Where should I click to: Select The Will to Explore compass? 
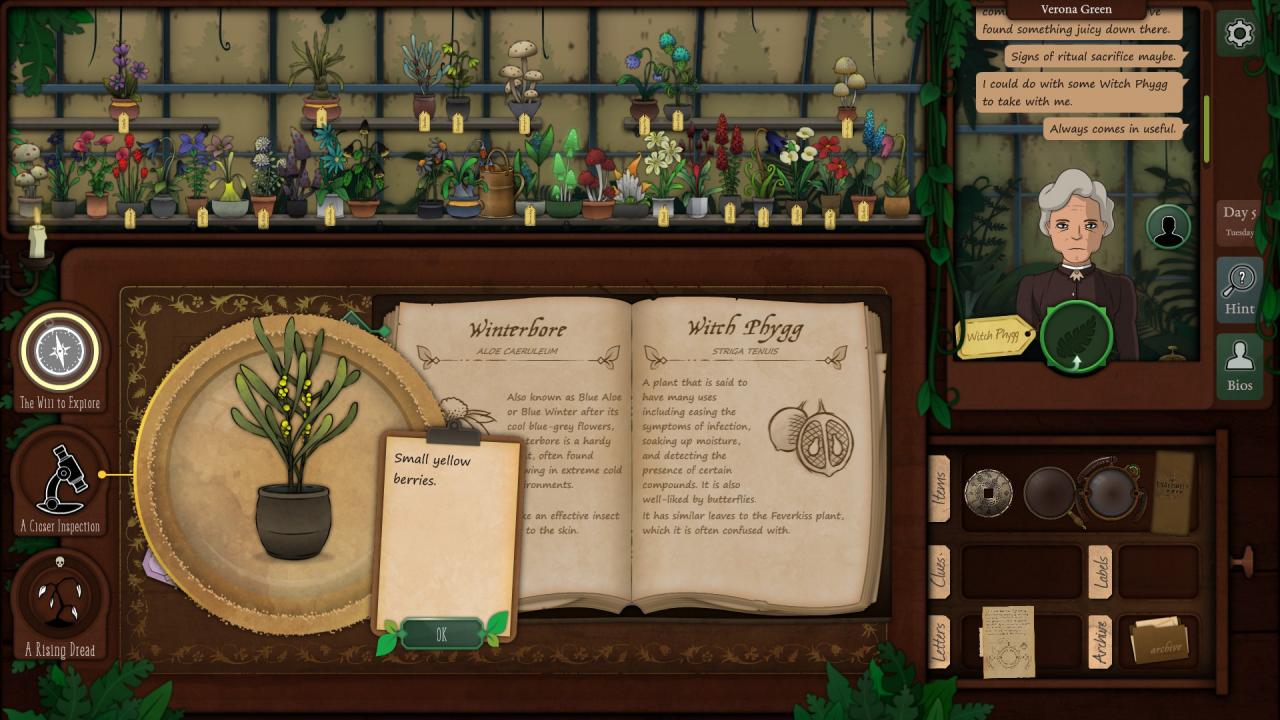click(60, 352)
